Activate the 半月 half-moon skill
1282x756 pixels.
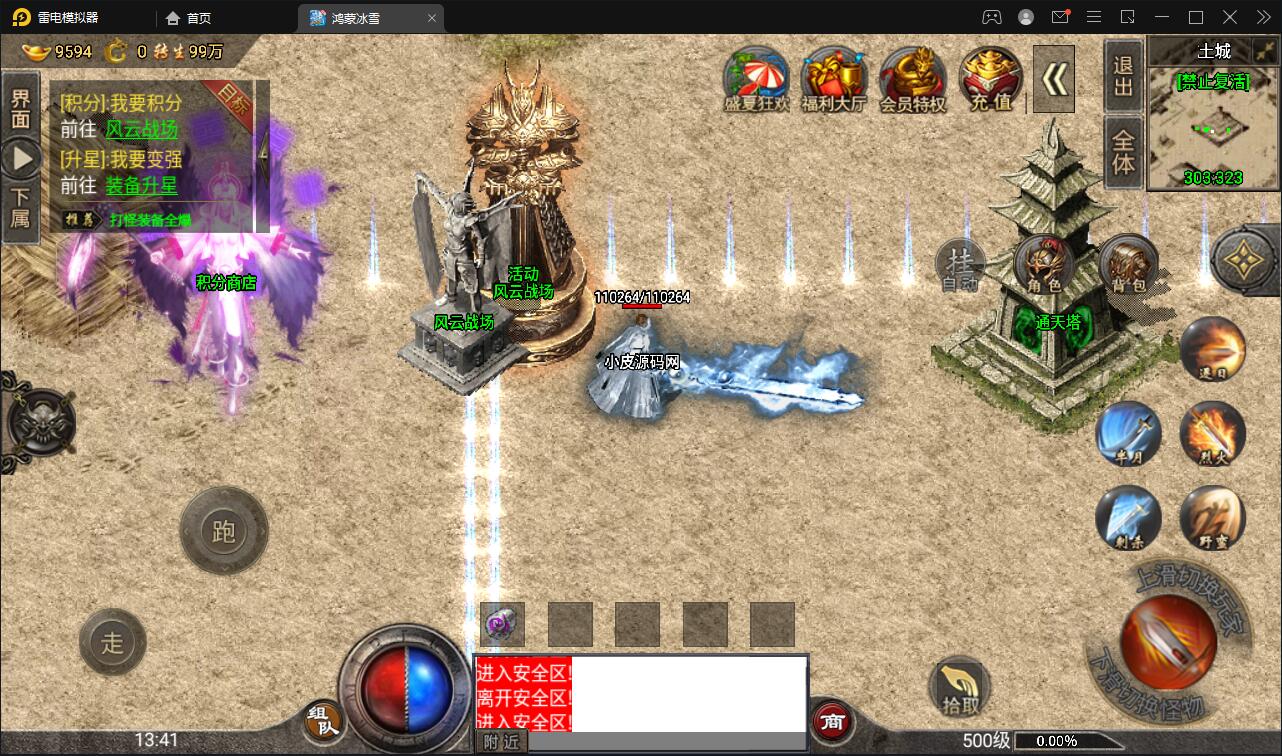tap(1128, 432)
